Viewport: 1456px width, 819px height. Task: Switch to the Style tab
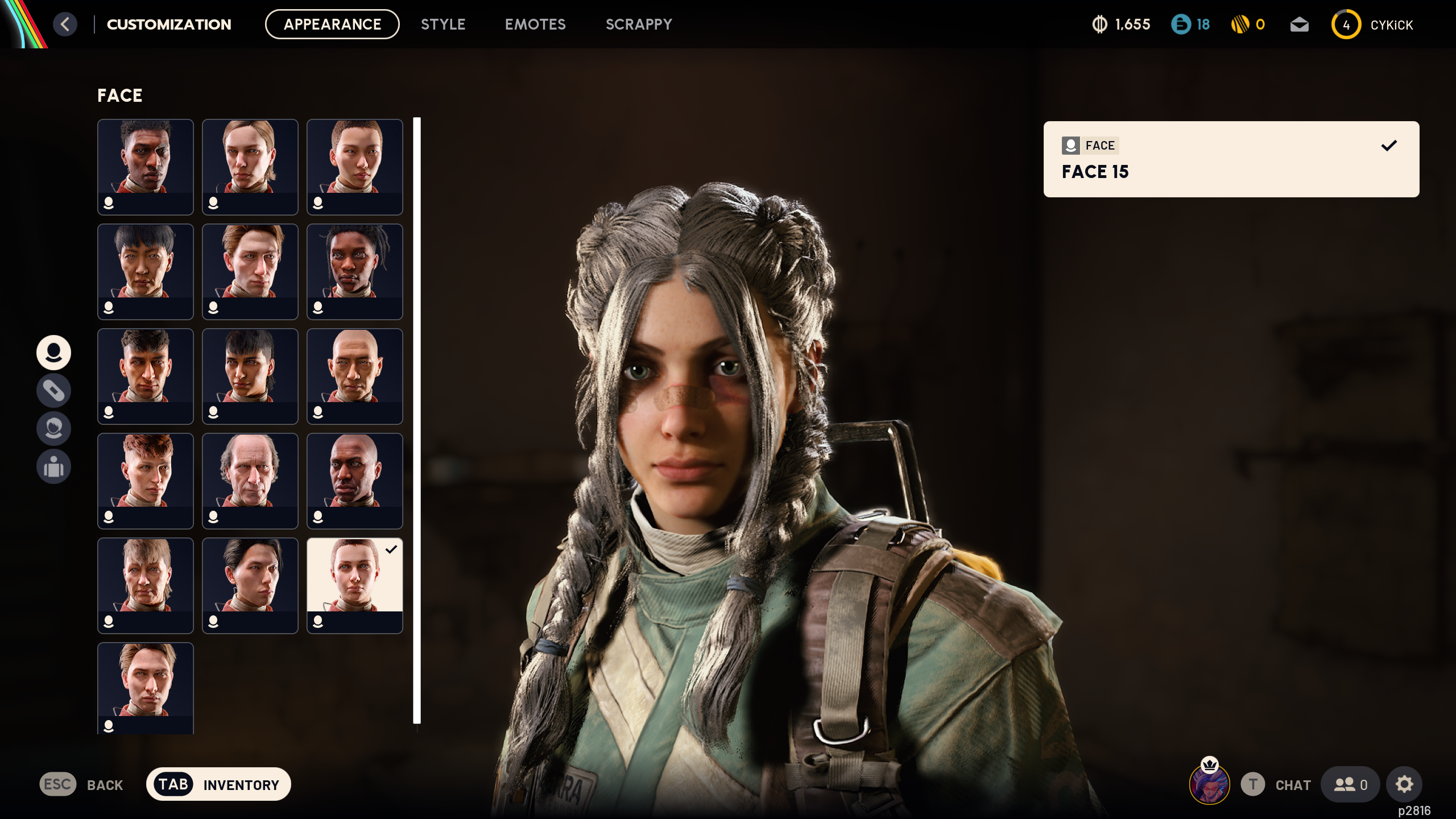click(443, 24)
